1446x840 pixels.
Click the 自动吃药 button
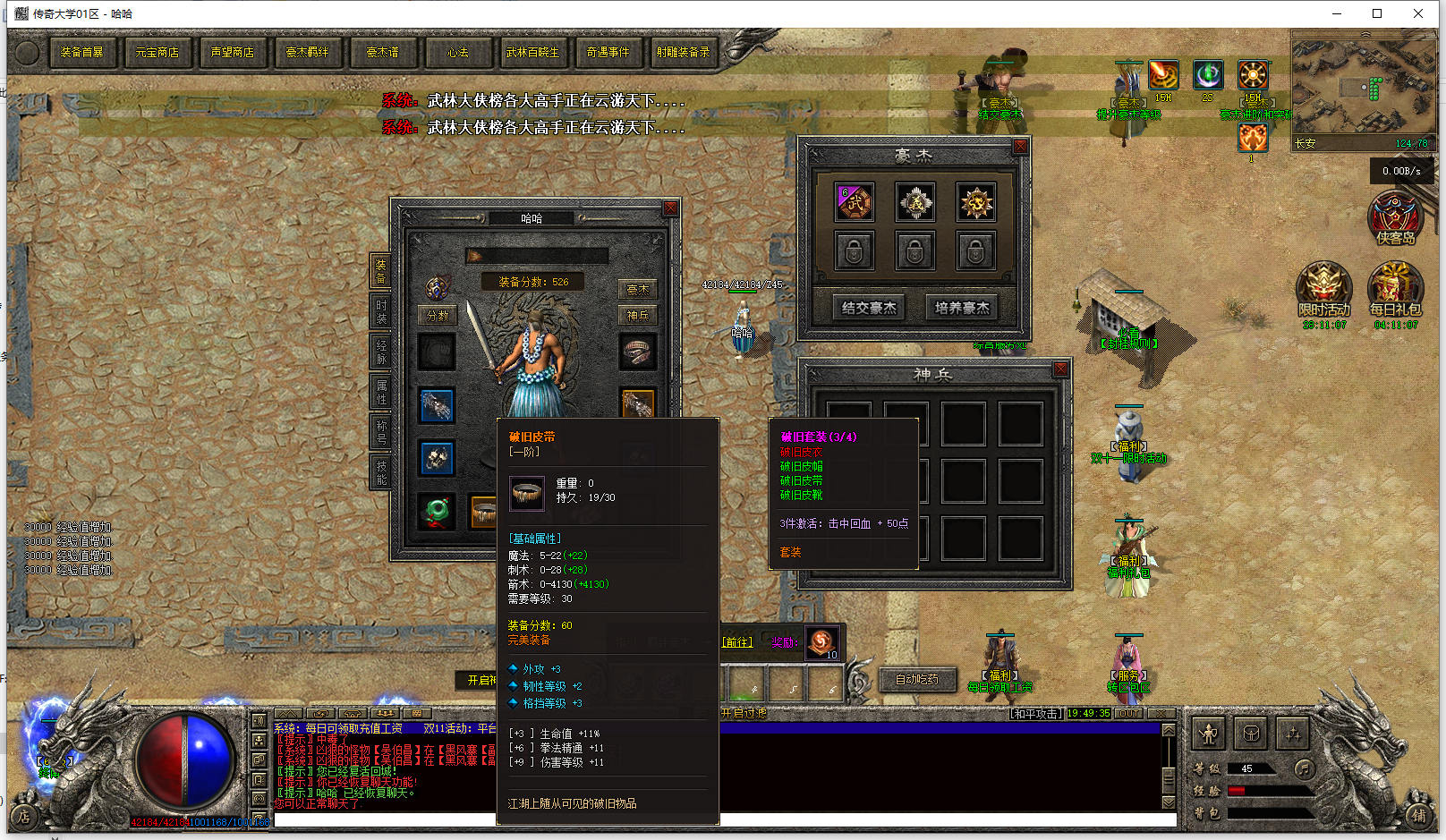(917, 680)
